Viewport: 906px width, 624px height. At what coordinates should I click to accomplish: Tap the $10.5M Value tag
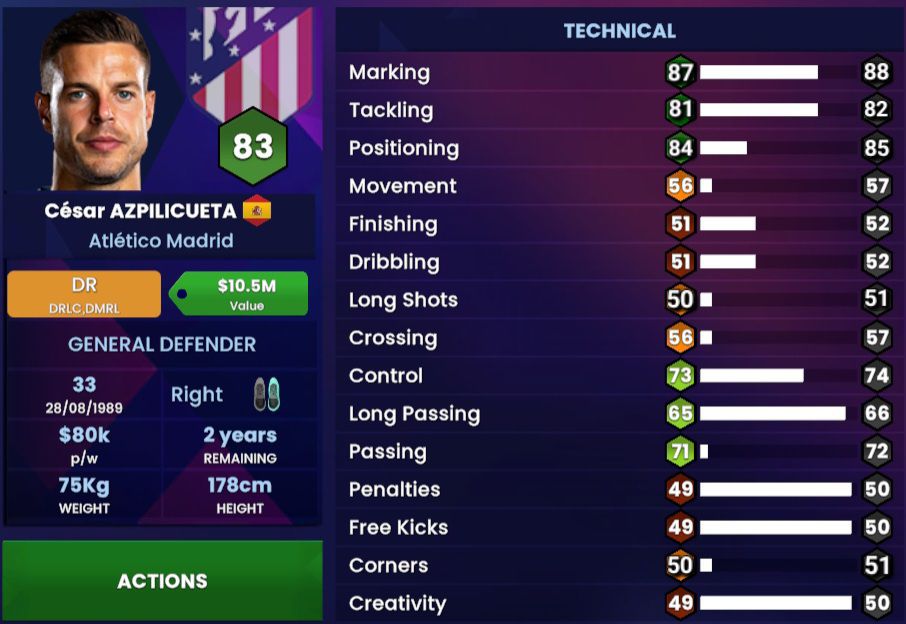tap(240, 294)
